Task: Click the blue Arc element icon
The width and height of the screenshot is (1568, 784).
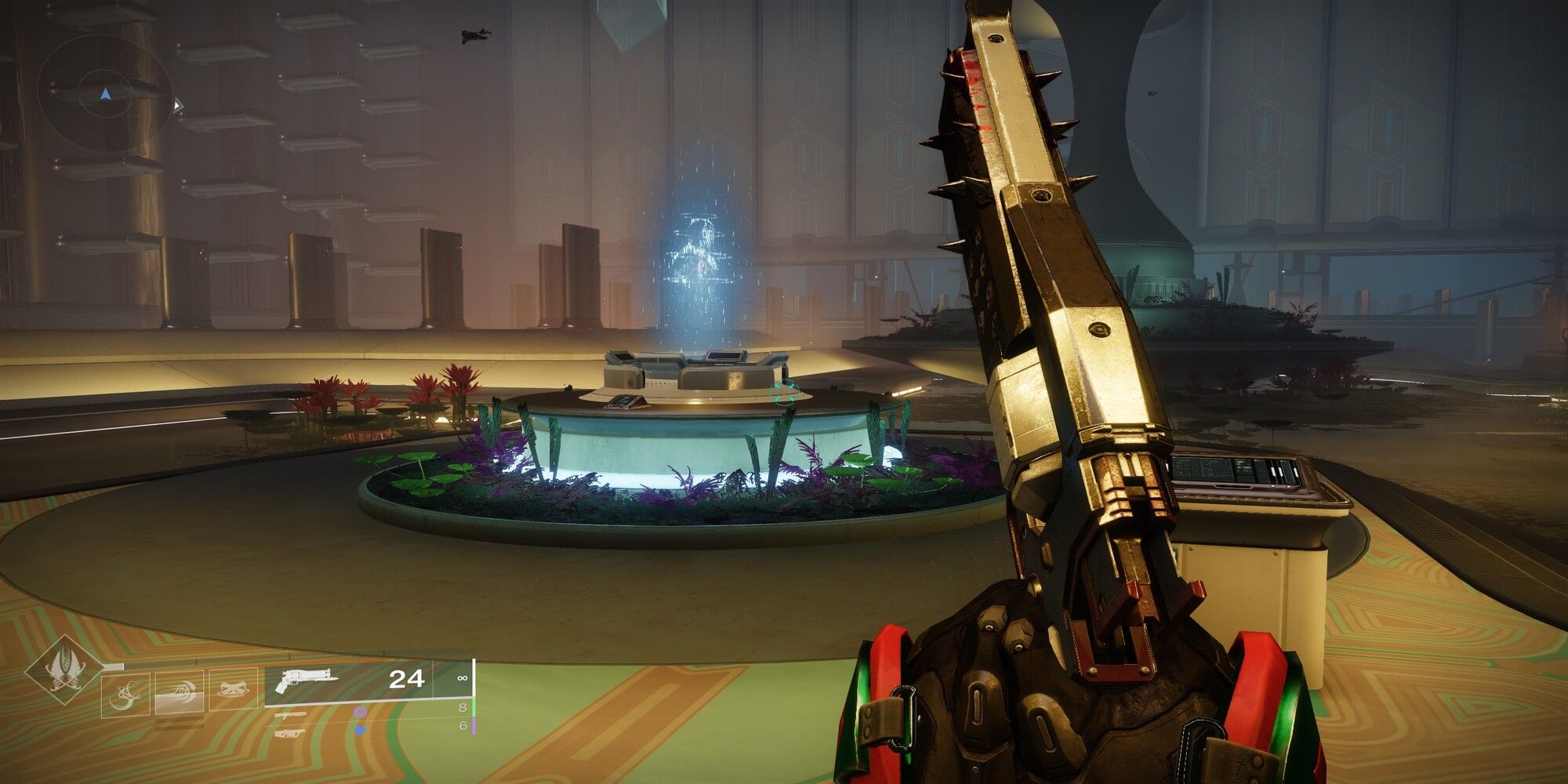Action: coord(361,731)
